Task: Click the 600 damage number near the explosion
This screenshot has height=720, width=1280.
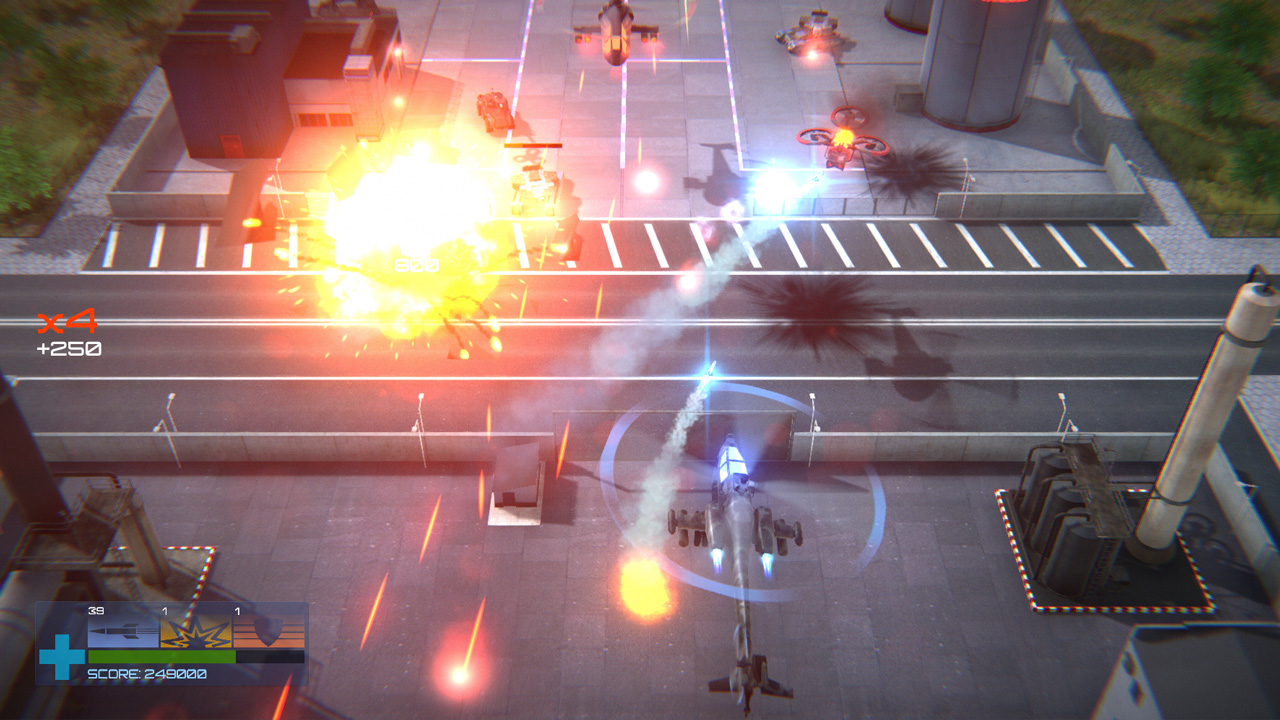Action: click(x=415, y=265)
